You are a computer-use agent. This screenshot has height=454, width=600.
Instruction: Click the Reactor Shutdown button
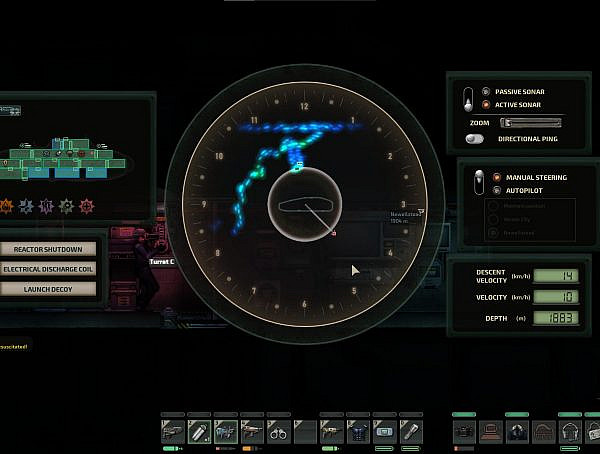coord(49,249)
